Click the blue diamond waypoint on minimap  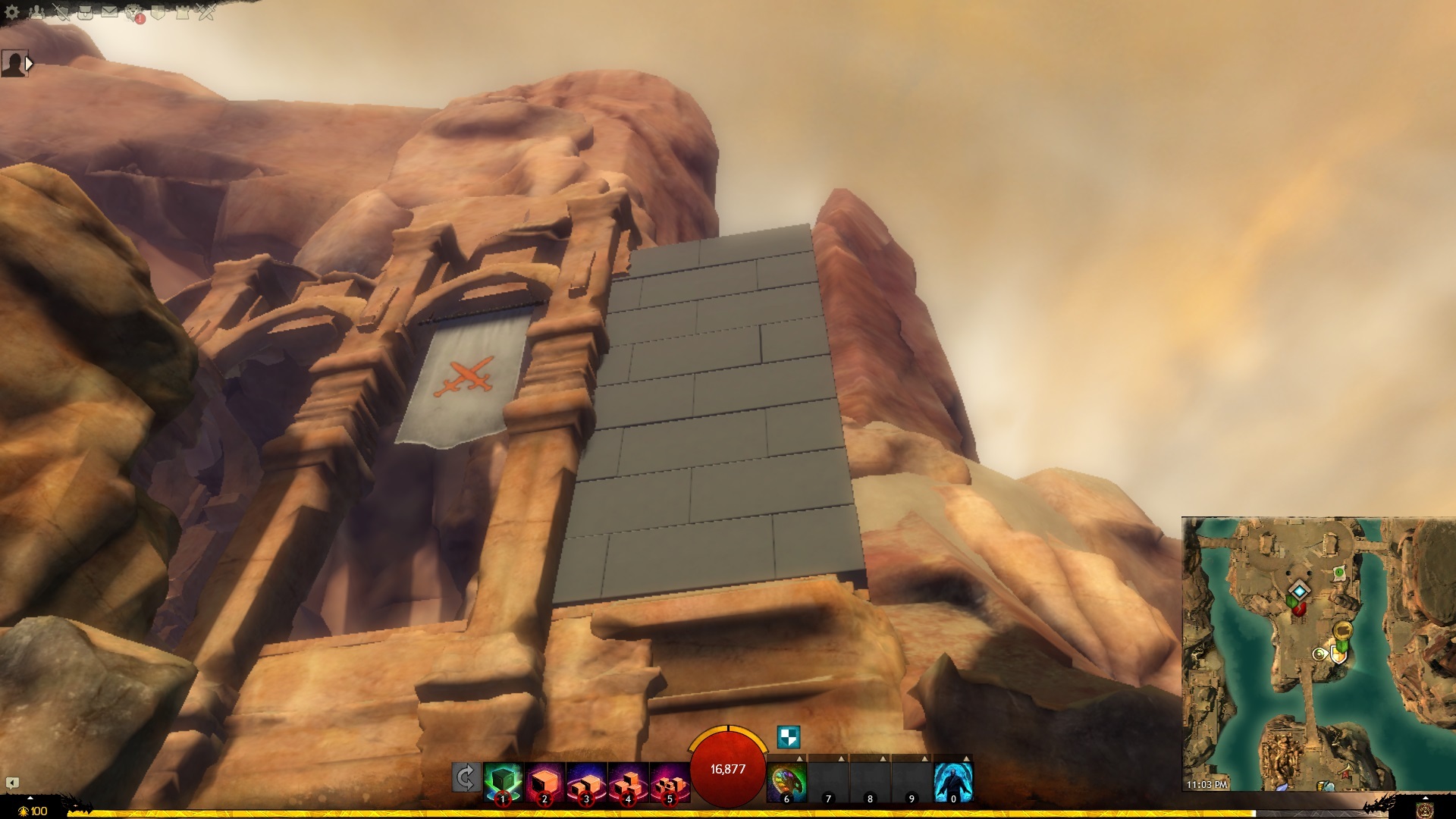pos(1300,591)
